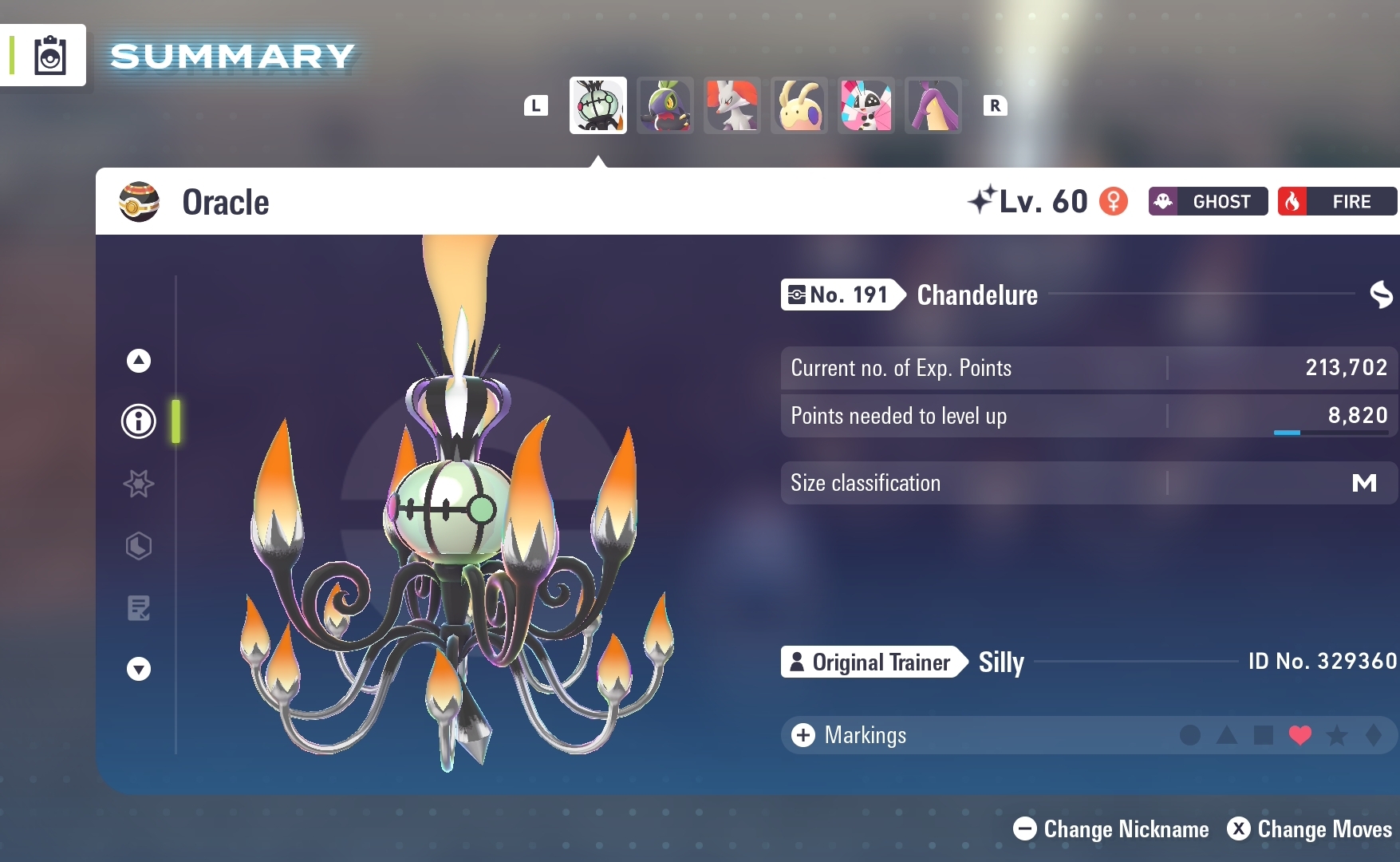The width and height of the screenshot is (1400, 862).
Task: Click Change Moves option
Action: (x=1310, y=829)
